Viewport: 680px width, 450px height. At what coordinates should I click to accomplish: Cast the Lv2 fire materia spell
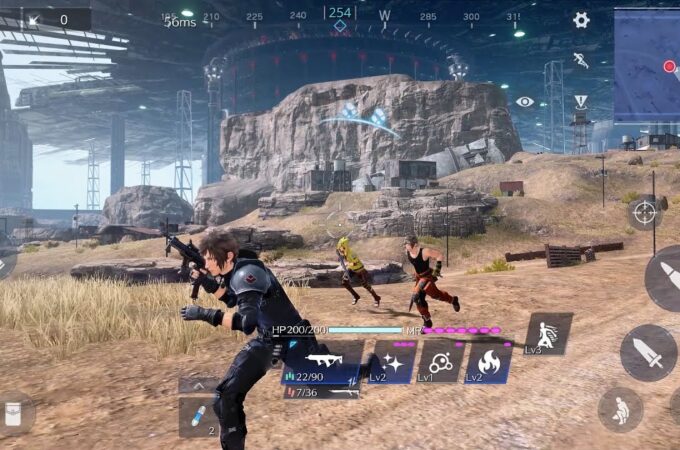pyautogui.click(x=489, y=362)
